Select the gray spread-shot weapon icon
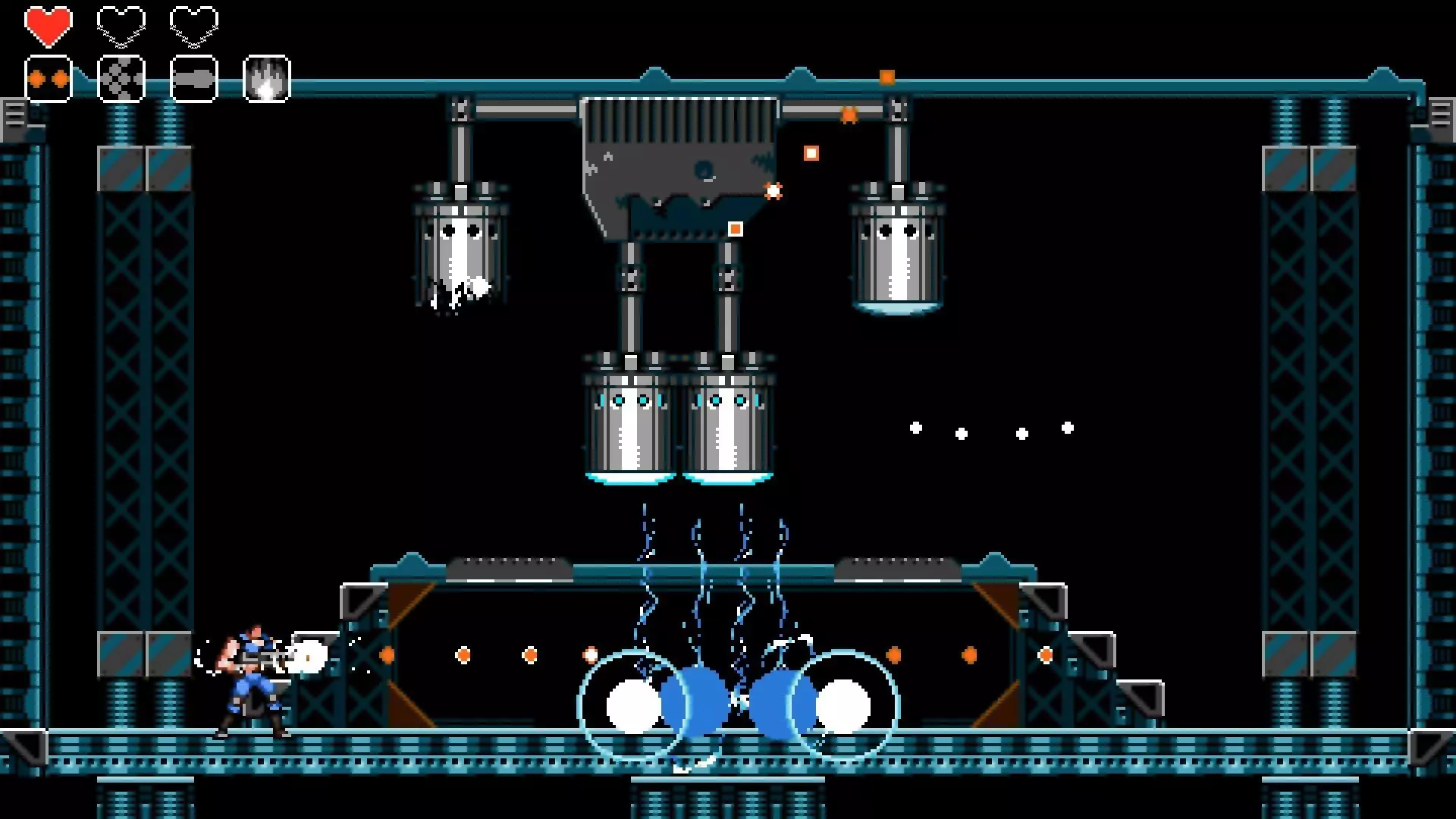The height and width of the screenshot is (819, 1456). pos(120,77)
